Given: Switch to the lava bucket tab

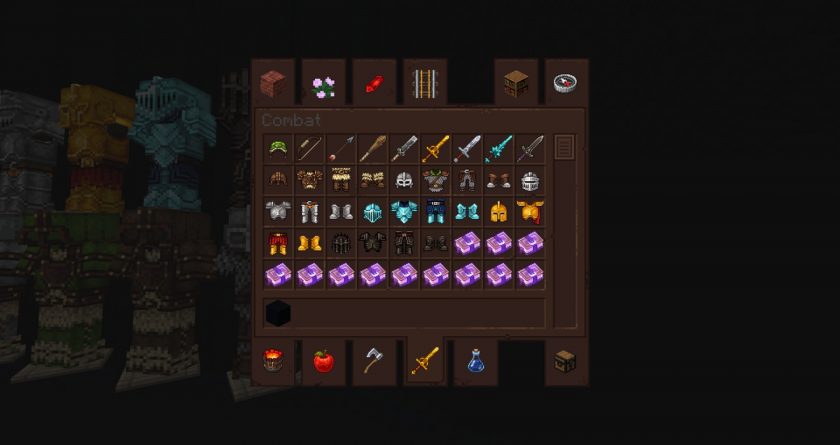Looking at the screenshot, I should coord(273,361).
